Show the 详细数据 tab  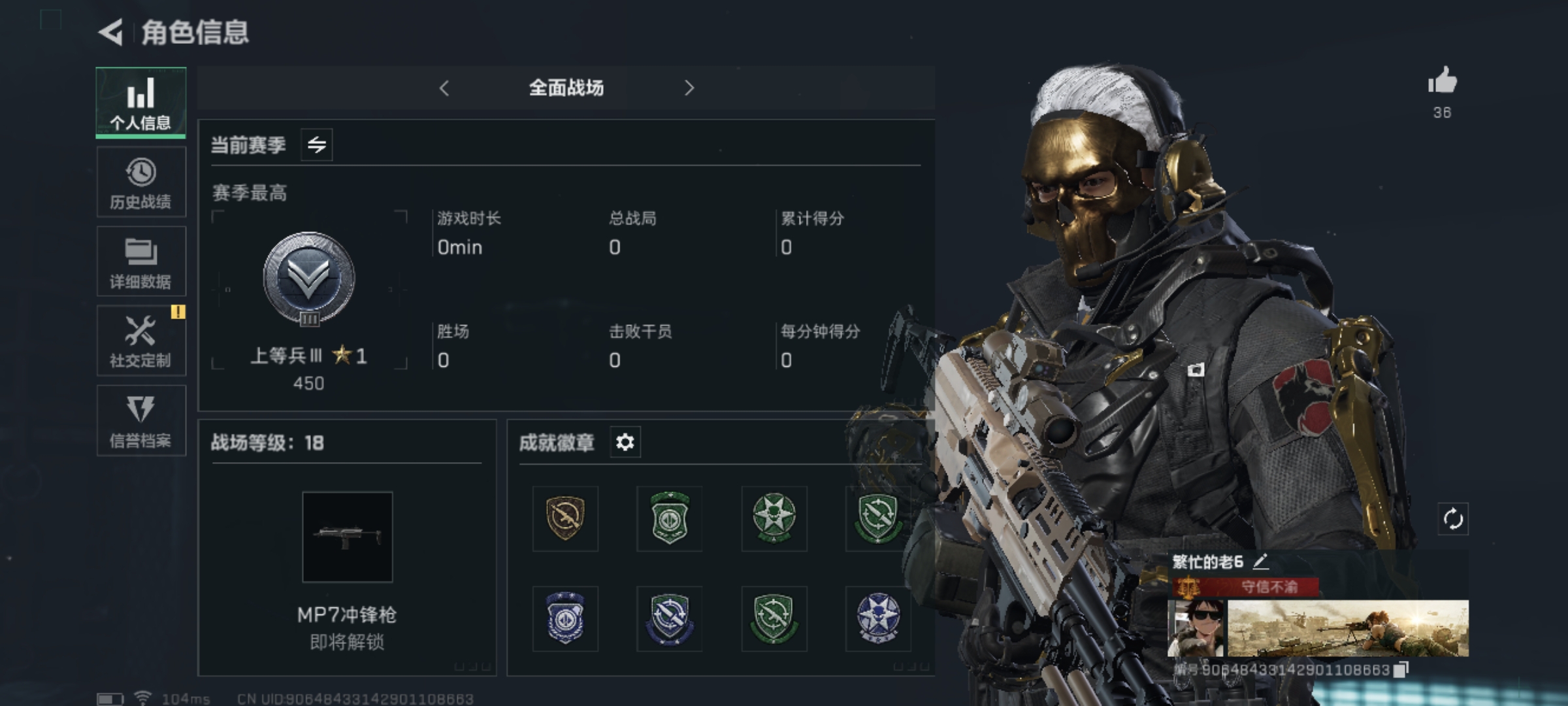(x=140, y=261)
